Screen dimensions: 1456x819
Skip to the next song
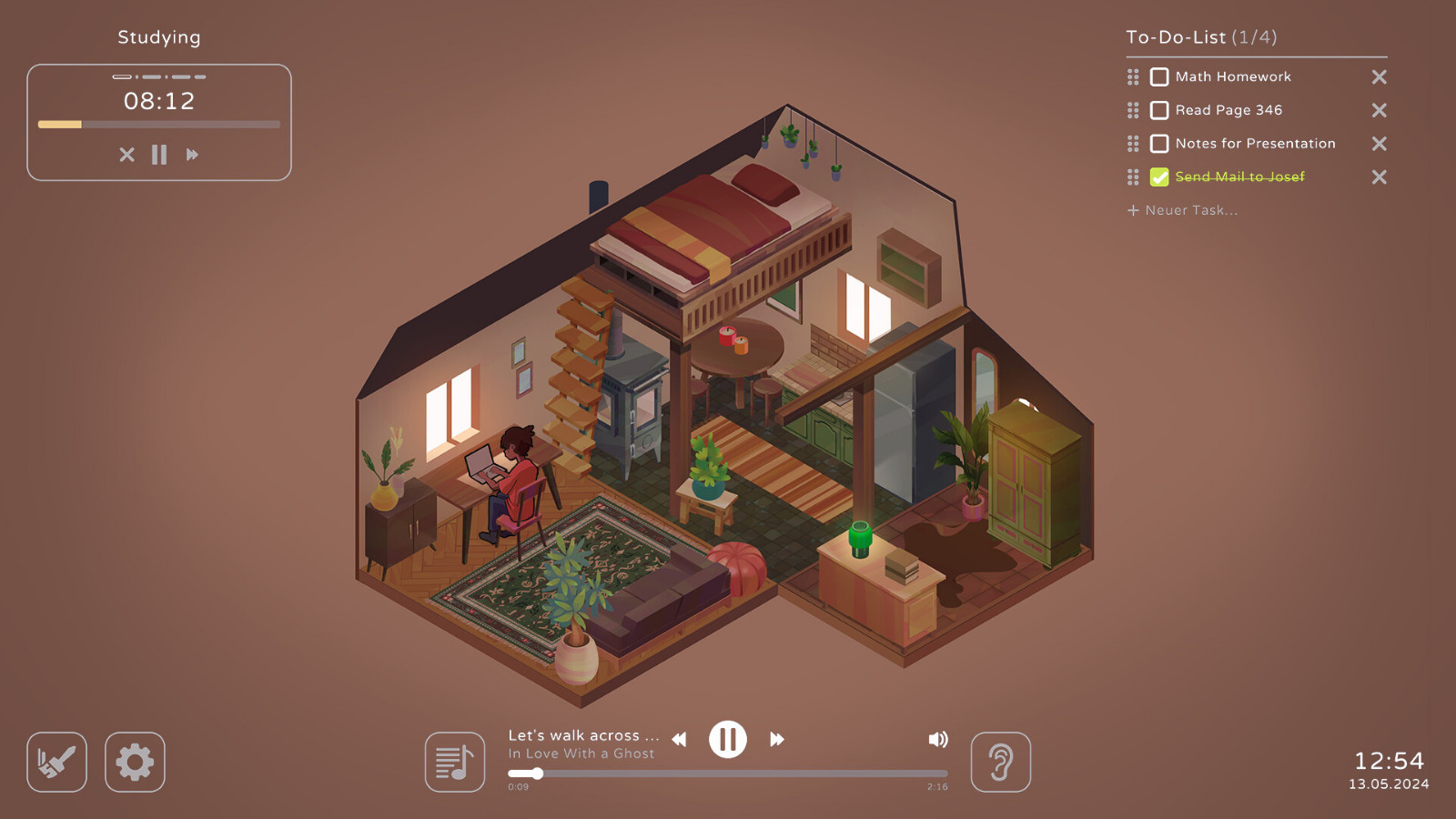776,740
